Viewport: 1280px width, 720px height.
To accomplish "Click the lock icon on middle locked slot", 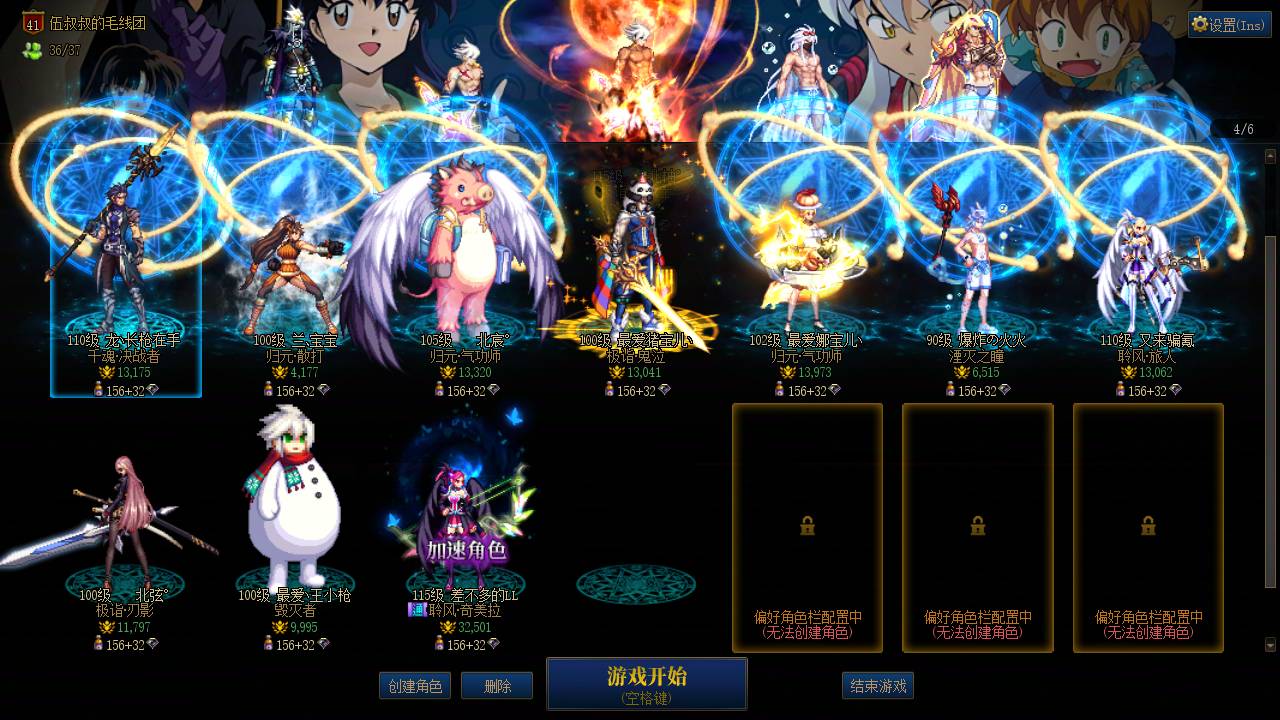I will (x=978, y=527).
